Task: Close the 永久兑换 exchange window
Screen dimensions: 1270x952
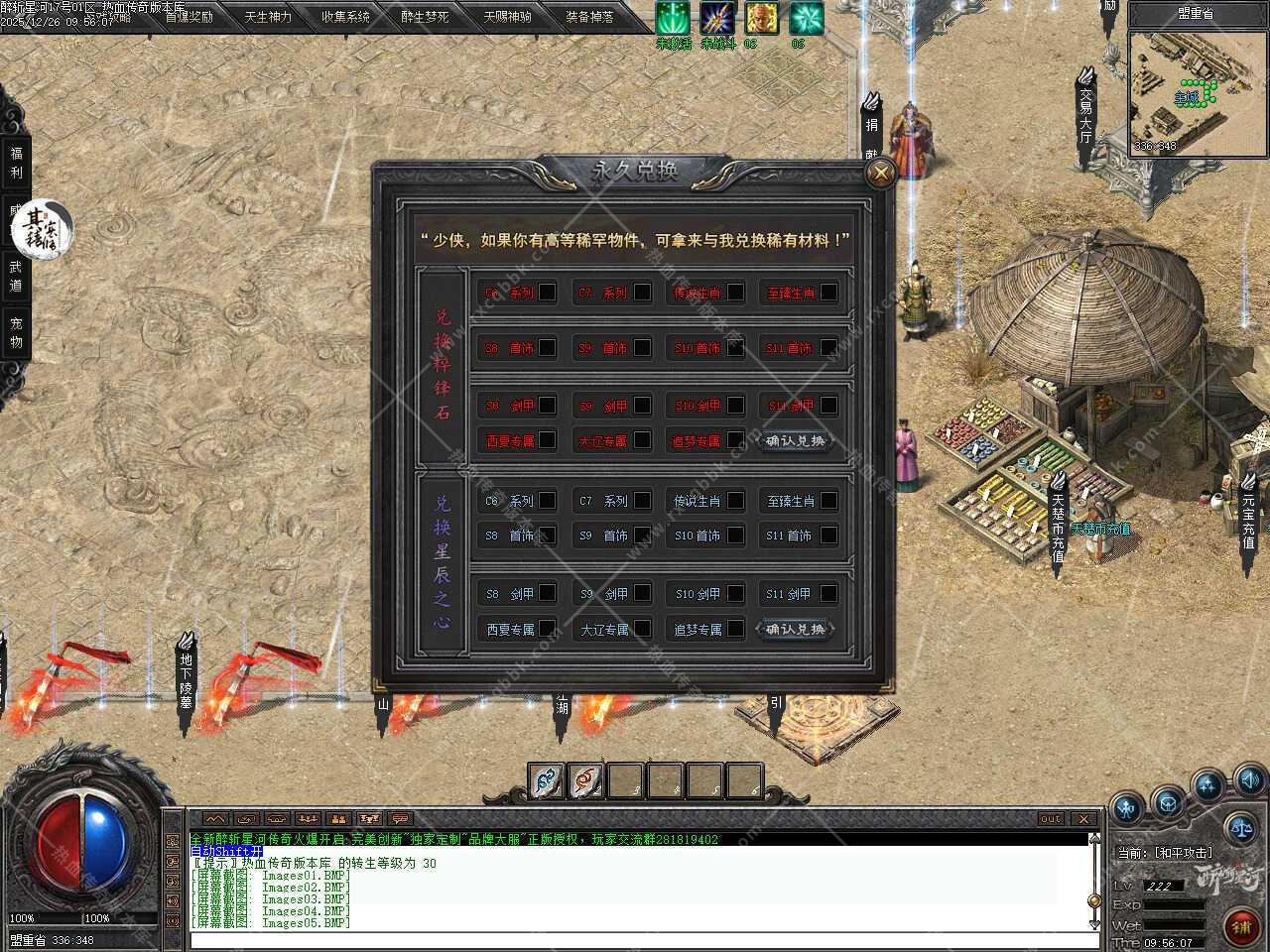Action: [x=879, y=175]
